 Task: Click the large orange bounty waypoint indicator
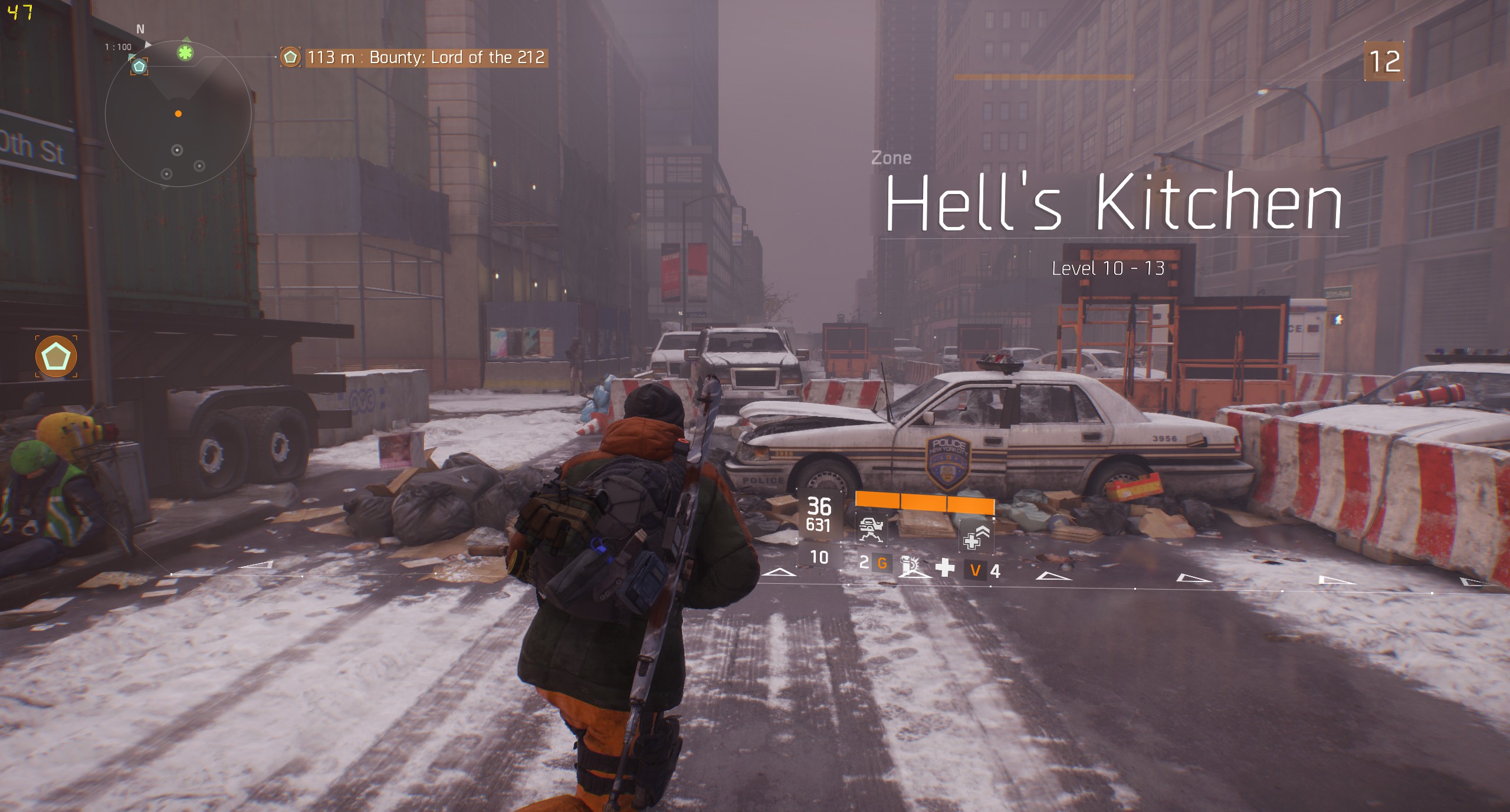tap(56, 356)
